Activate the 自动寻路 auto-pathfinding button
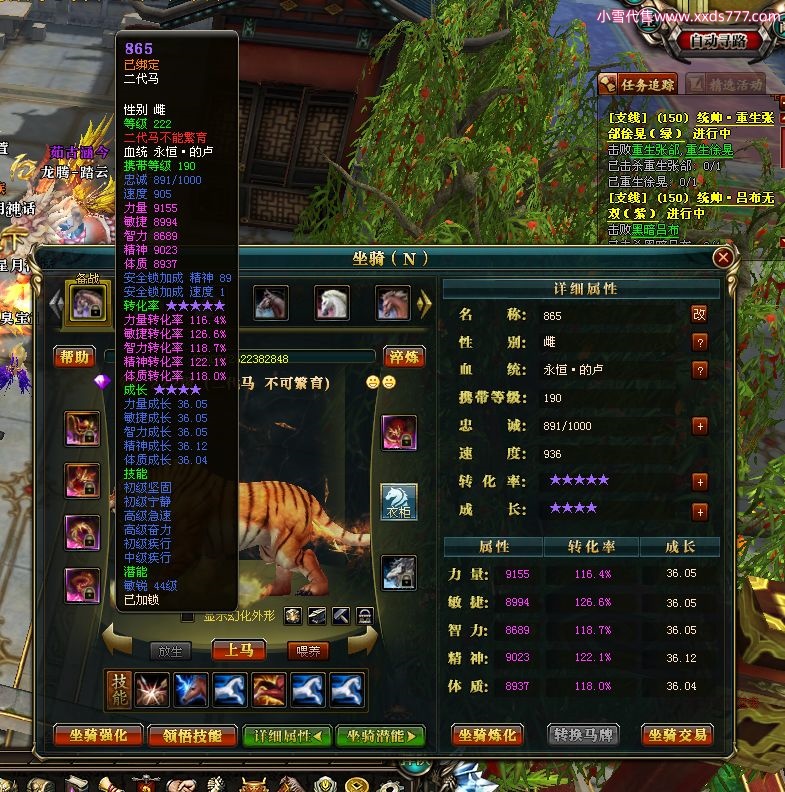Screen dimensions: 785x792 point(717,41)
